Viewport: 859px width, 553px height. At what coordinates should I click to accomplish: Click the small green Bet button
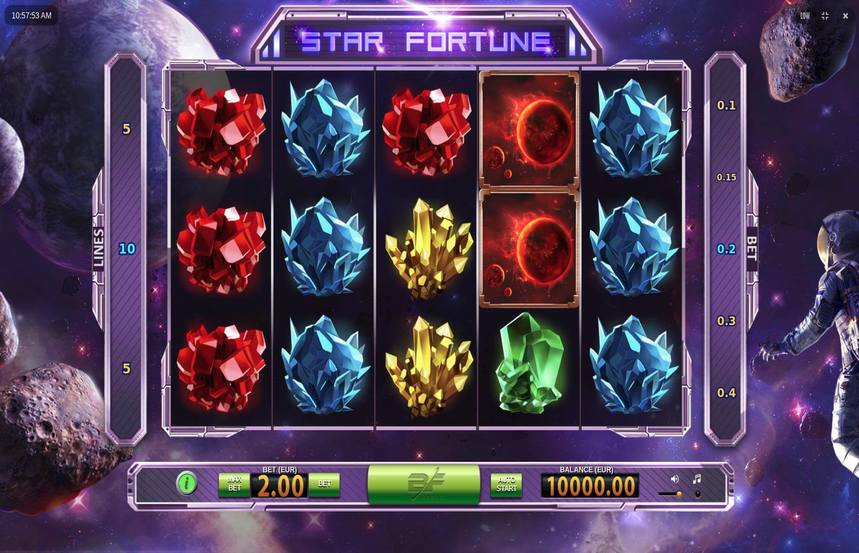(324, 485)
